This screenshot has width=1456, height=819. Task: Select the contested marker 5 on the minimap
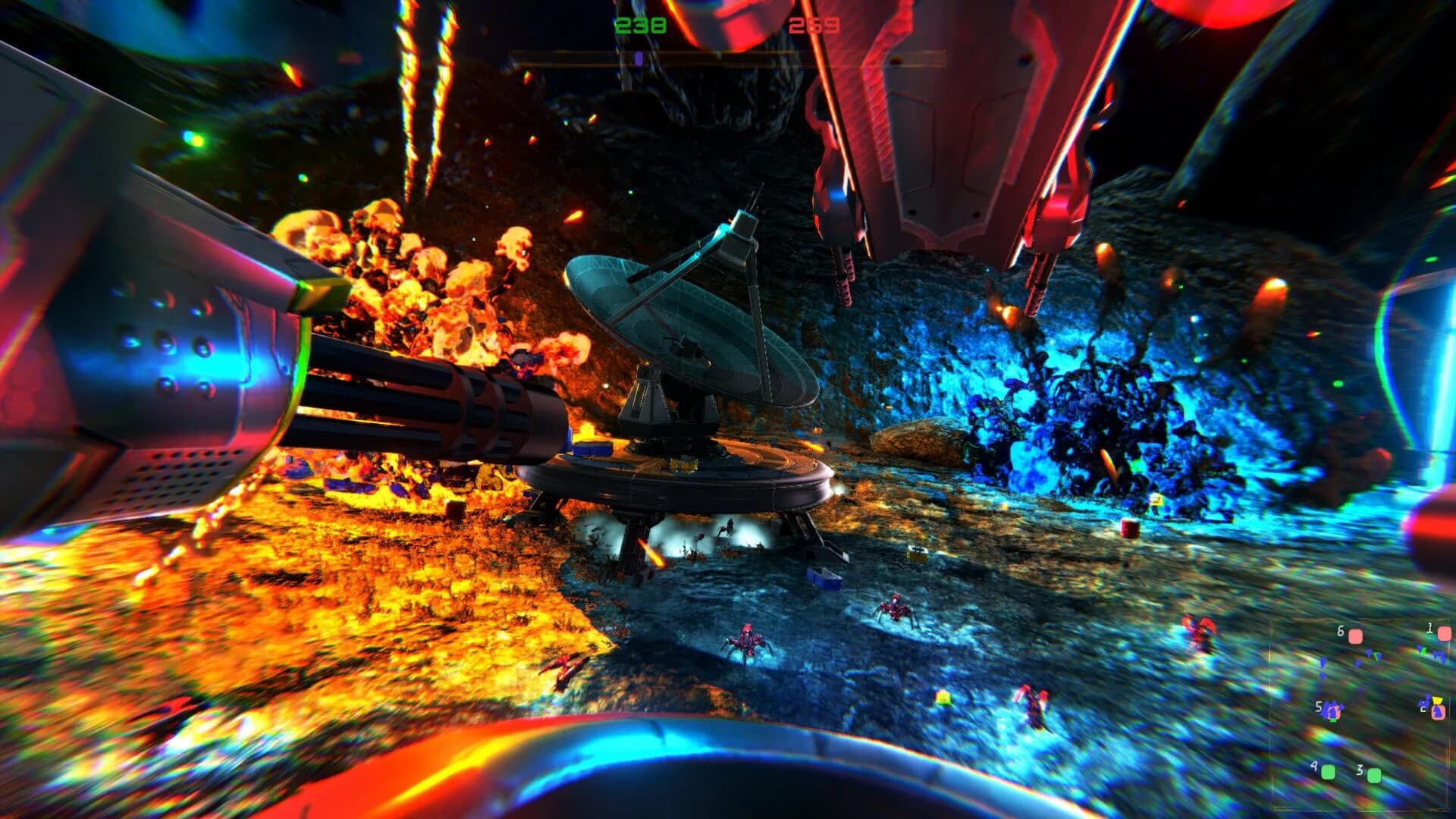(x=1332, y=711)
